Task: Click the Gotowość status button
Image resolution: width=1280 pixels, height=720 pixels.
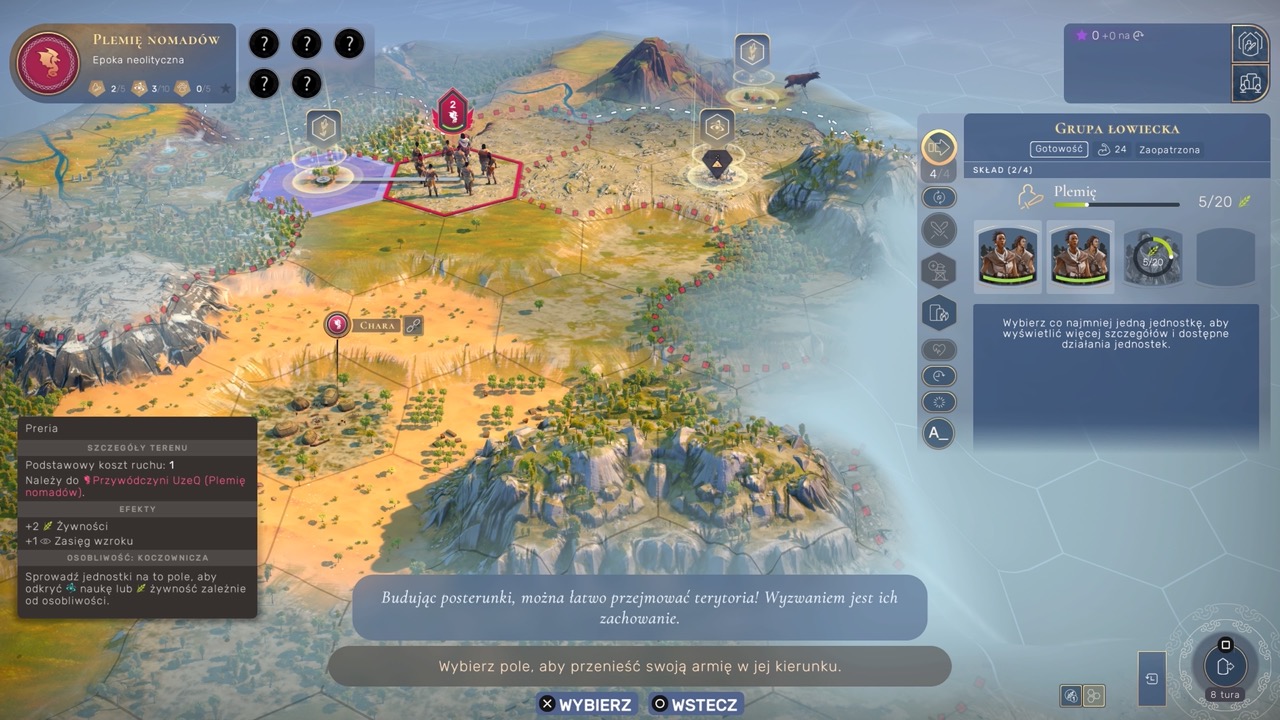Action: pos(1059,150)
